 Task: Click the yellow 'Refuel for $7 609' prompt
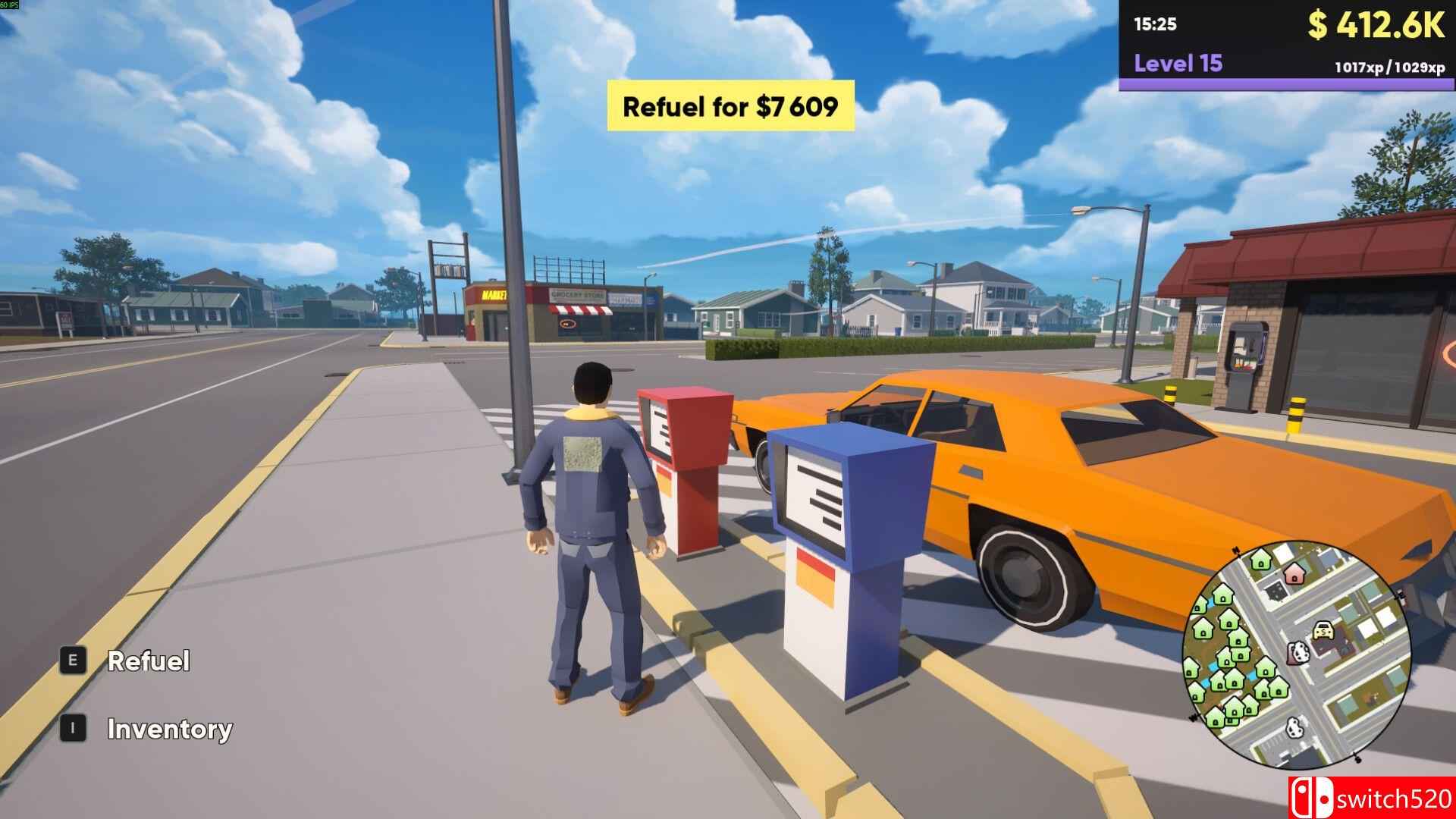(x=730, y=106)
